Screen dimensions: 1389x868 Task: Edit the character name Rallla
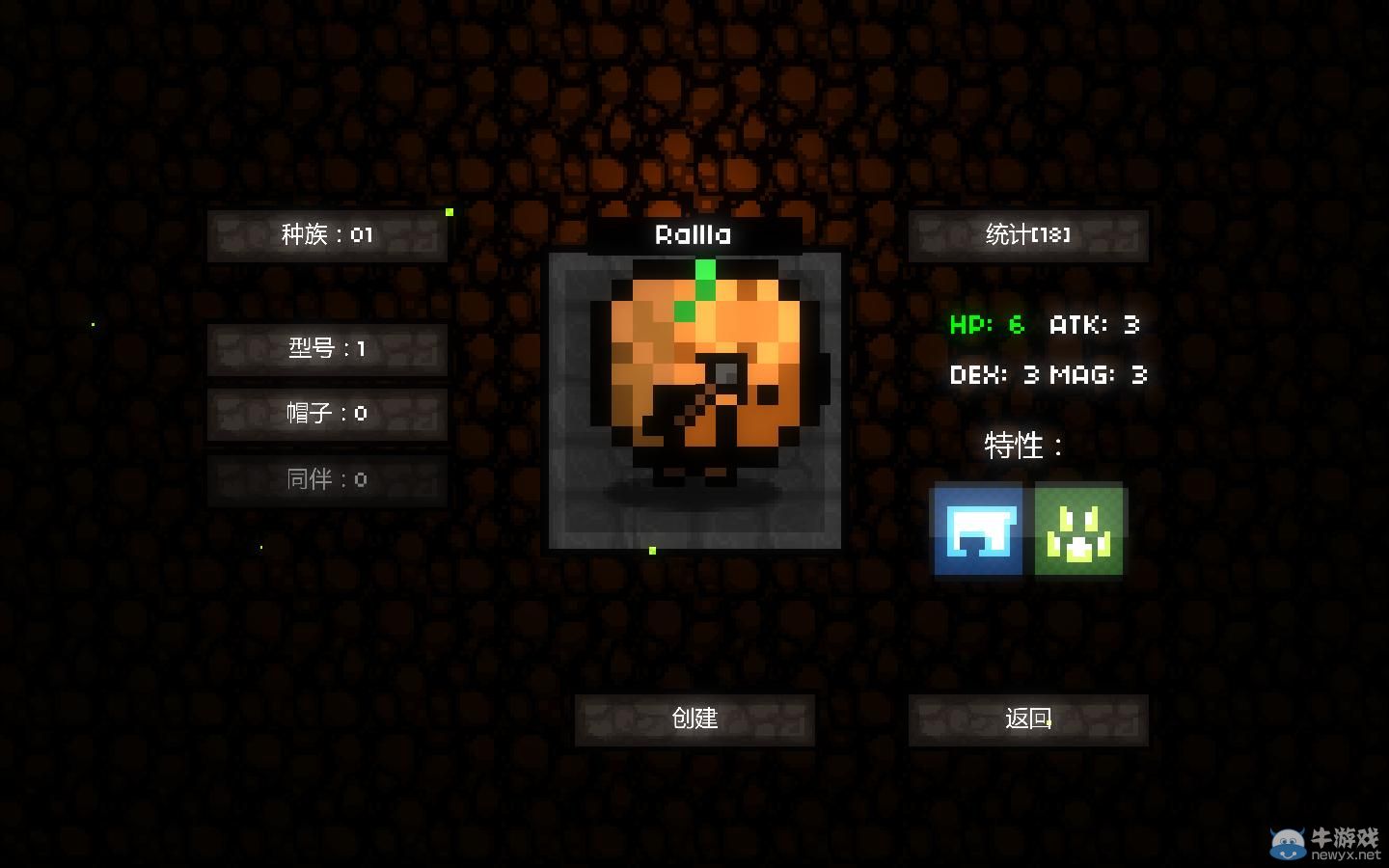click(x=694, y=235)
